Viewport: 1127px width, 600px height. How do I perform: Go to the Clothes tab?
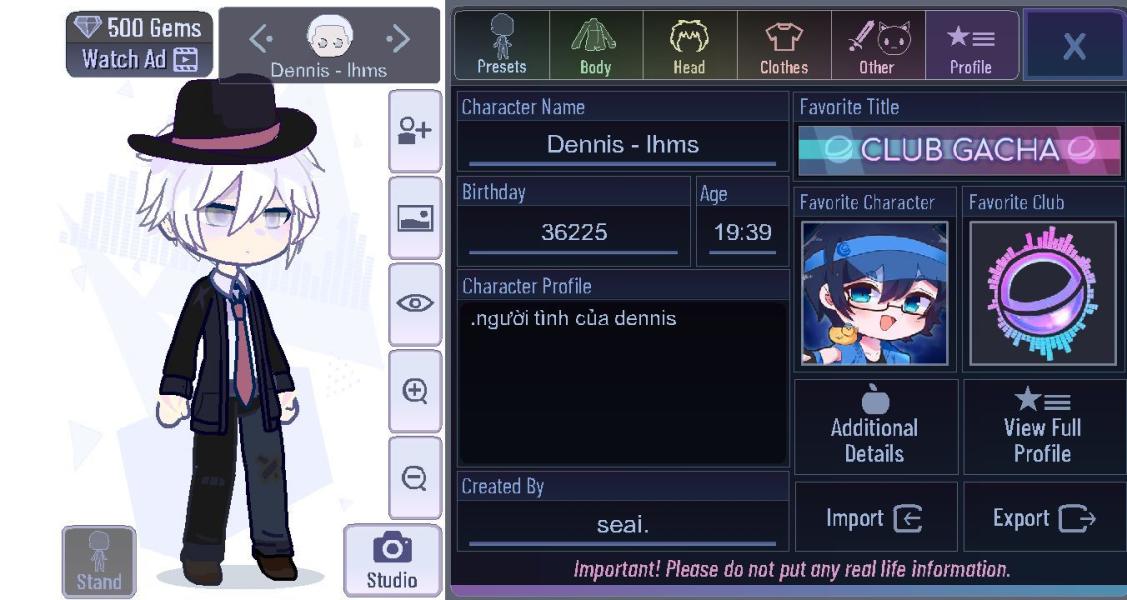[x=783, y=45]
